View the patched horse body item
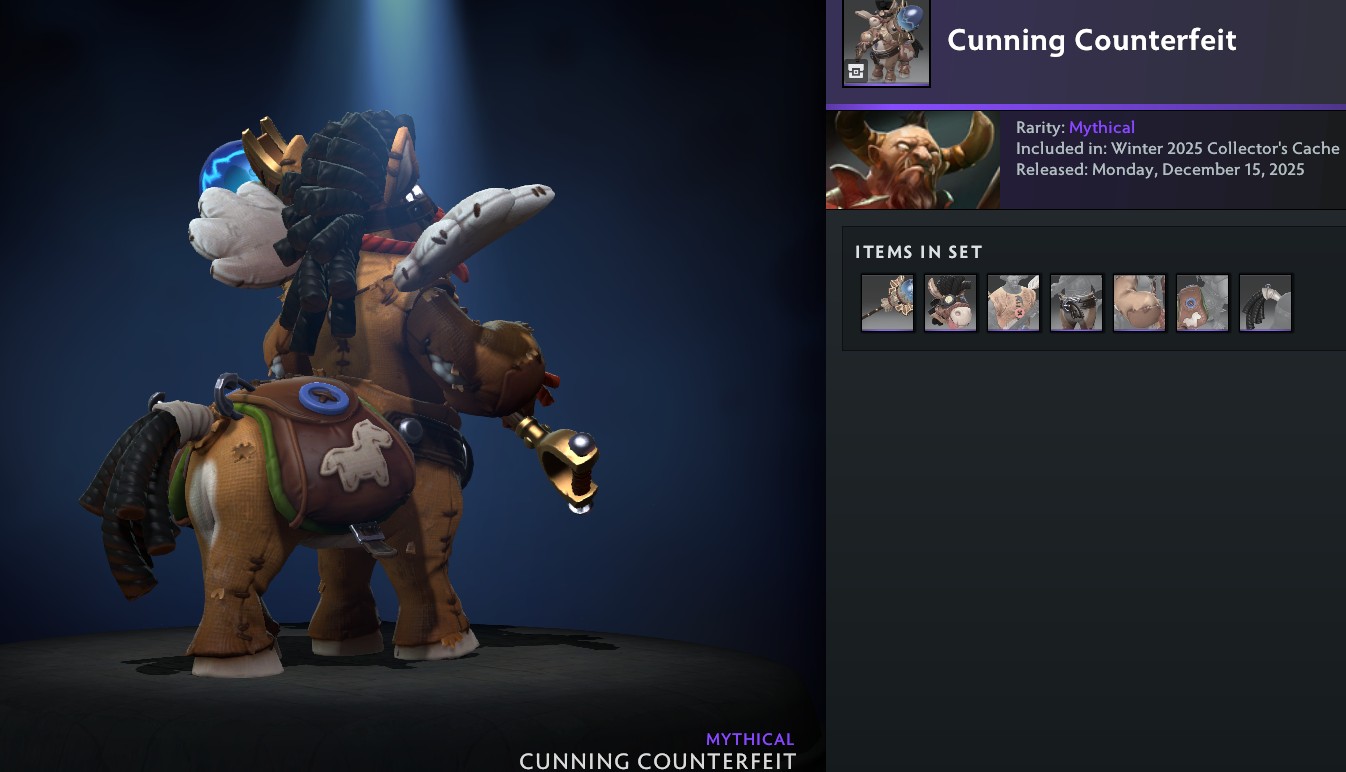The width and height of the screenshot is (1346, 772). coord(1139,302)
